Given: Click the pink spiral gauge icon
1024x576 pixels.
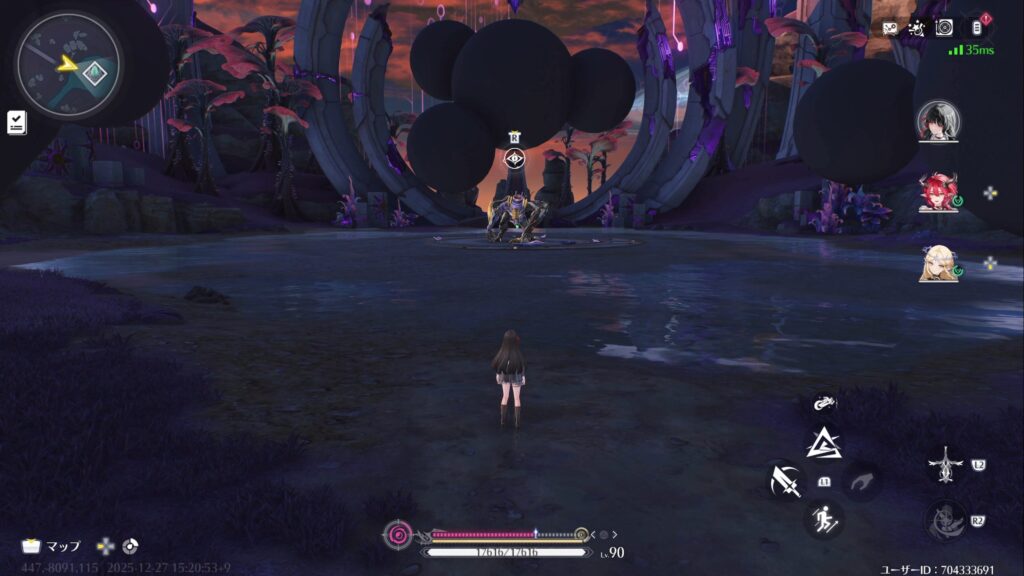Looking at the screenshot, I should point(398,535).
